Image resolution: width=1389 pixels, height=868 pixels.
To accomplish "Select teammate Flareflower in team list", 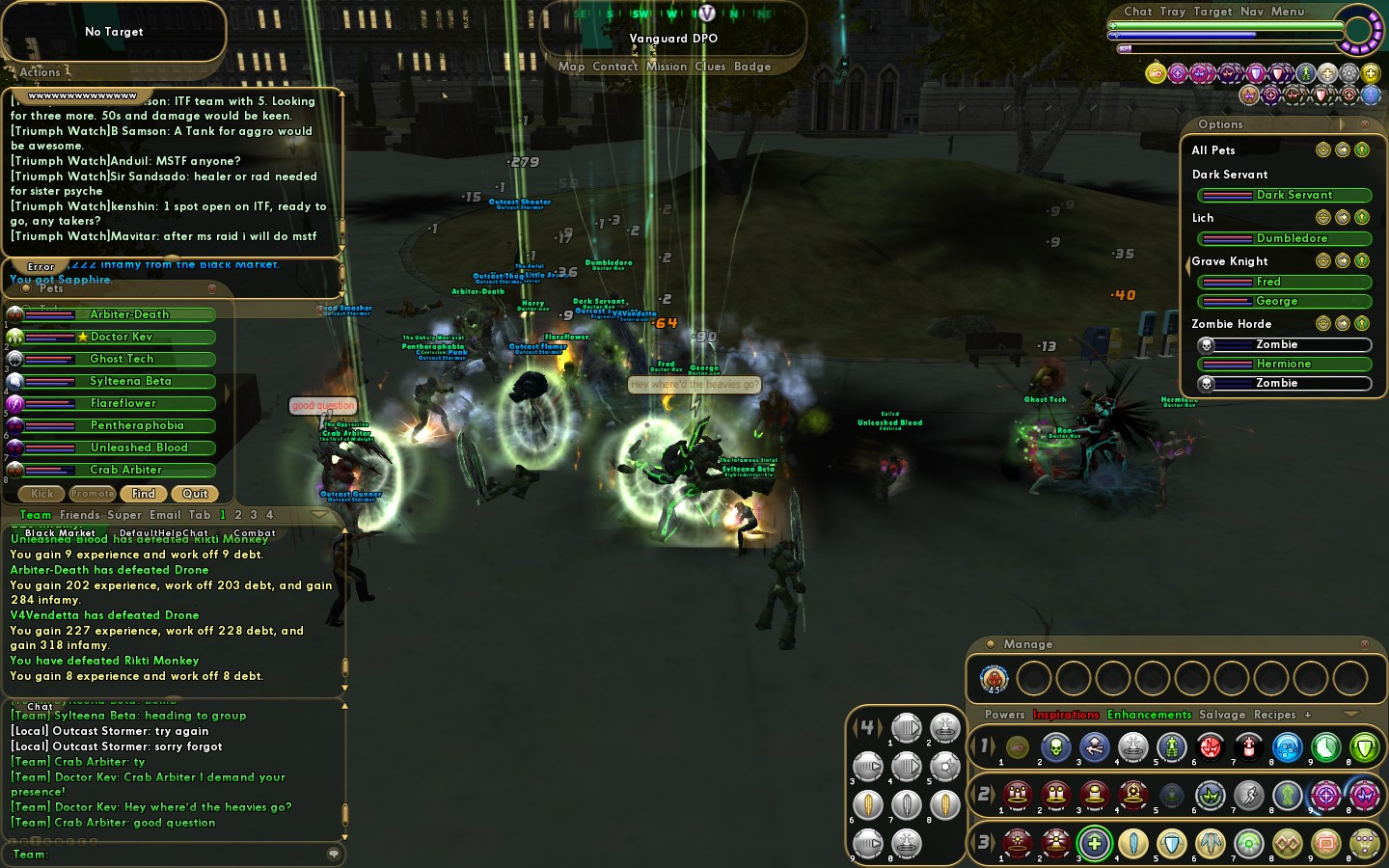I will (123, 403).
